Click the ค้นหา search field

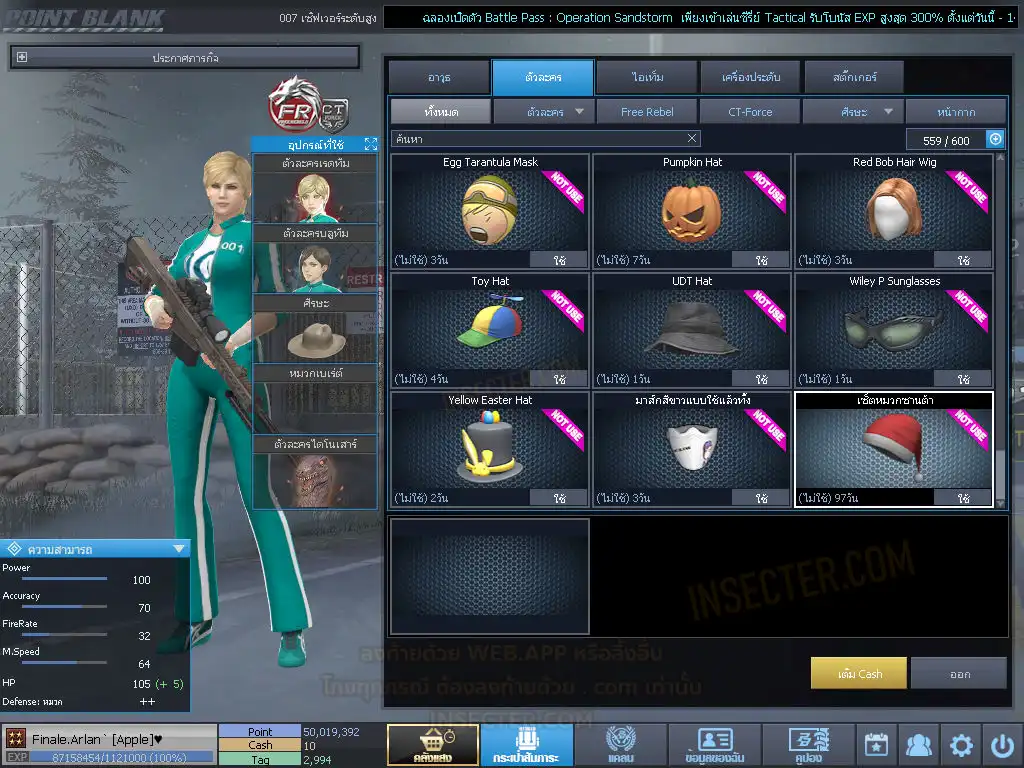[538, 139]
